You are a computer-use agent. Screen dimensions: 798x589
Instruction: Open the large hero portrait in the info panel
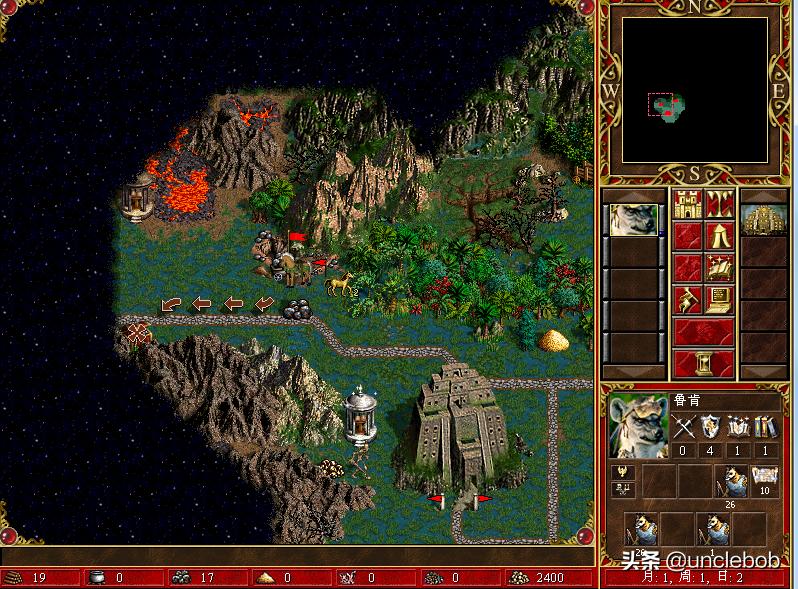[x=638, y=426]
